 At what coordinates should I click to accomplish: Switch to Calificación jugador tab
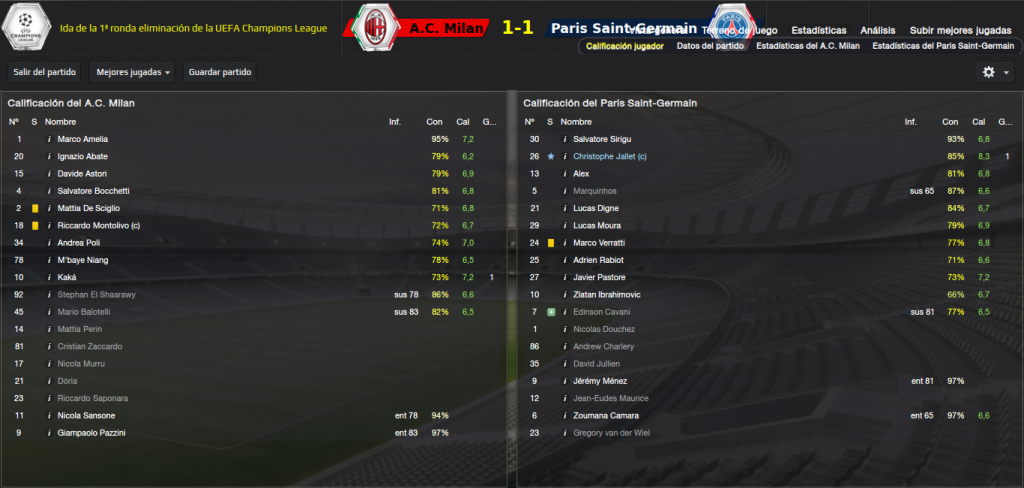pyautogui.click(x=624, y=46)
